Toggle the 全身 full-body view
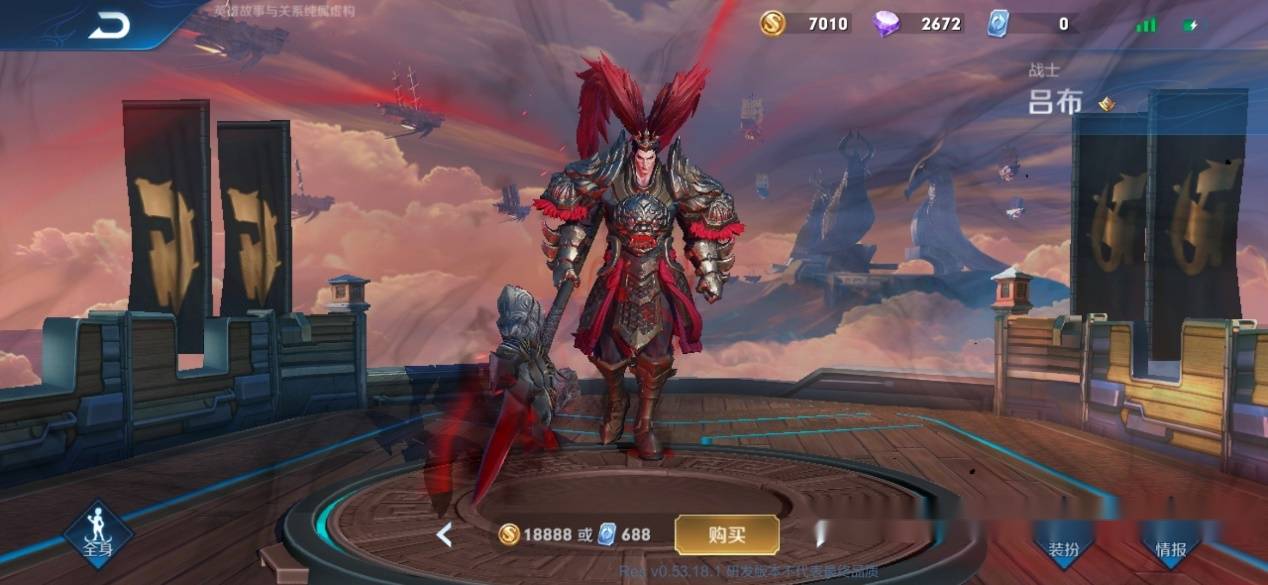 tap(98, 535)
